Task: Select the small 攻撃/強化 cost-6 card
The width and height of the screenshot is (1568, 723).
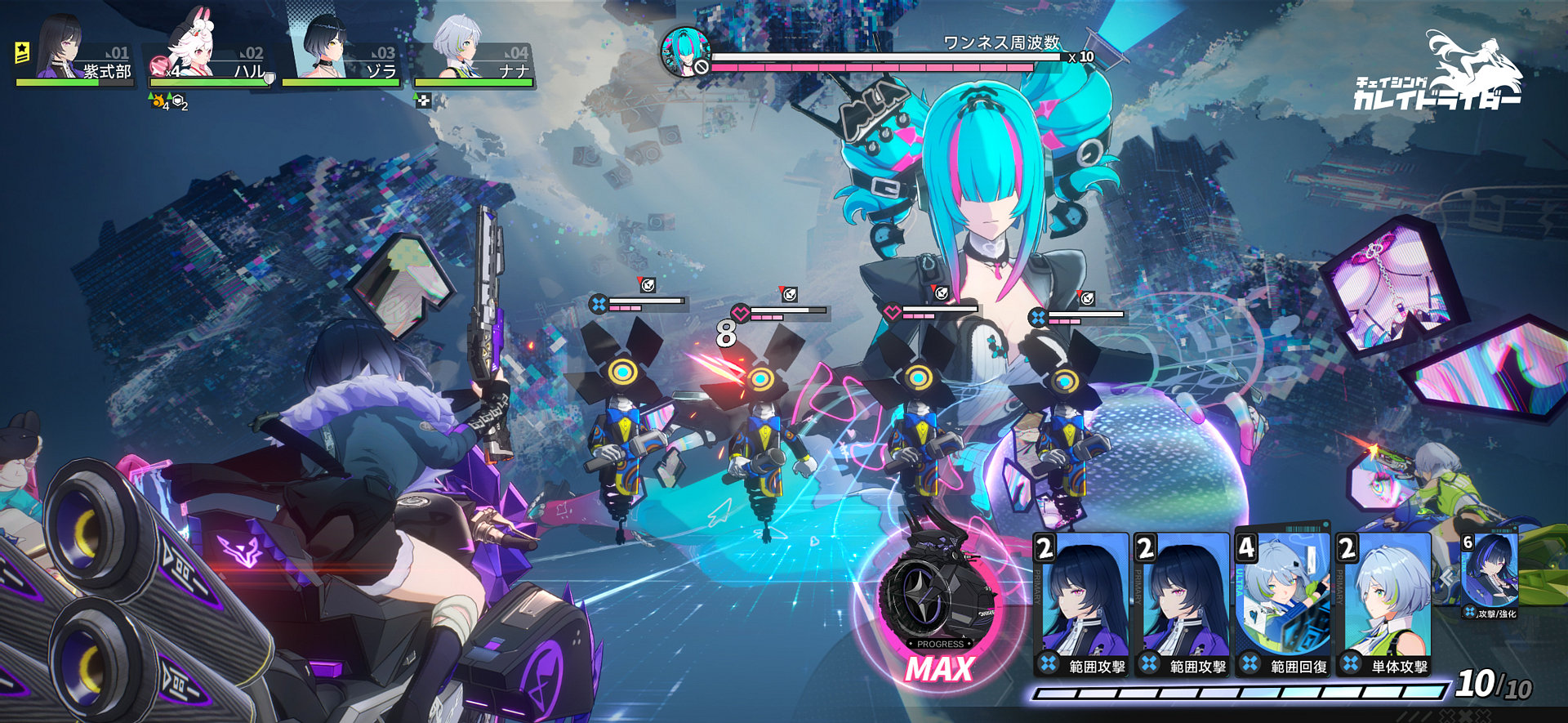Action: click(1490, 574)
